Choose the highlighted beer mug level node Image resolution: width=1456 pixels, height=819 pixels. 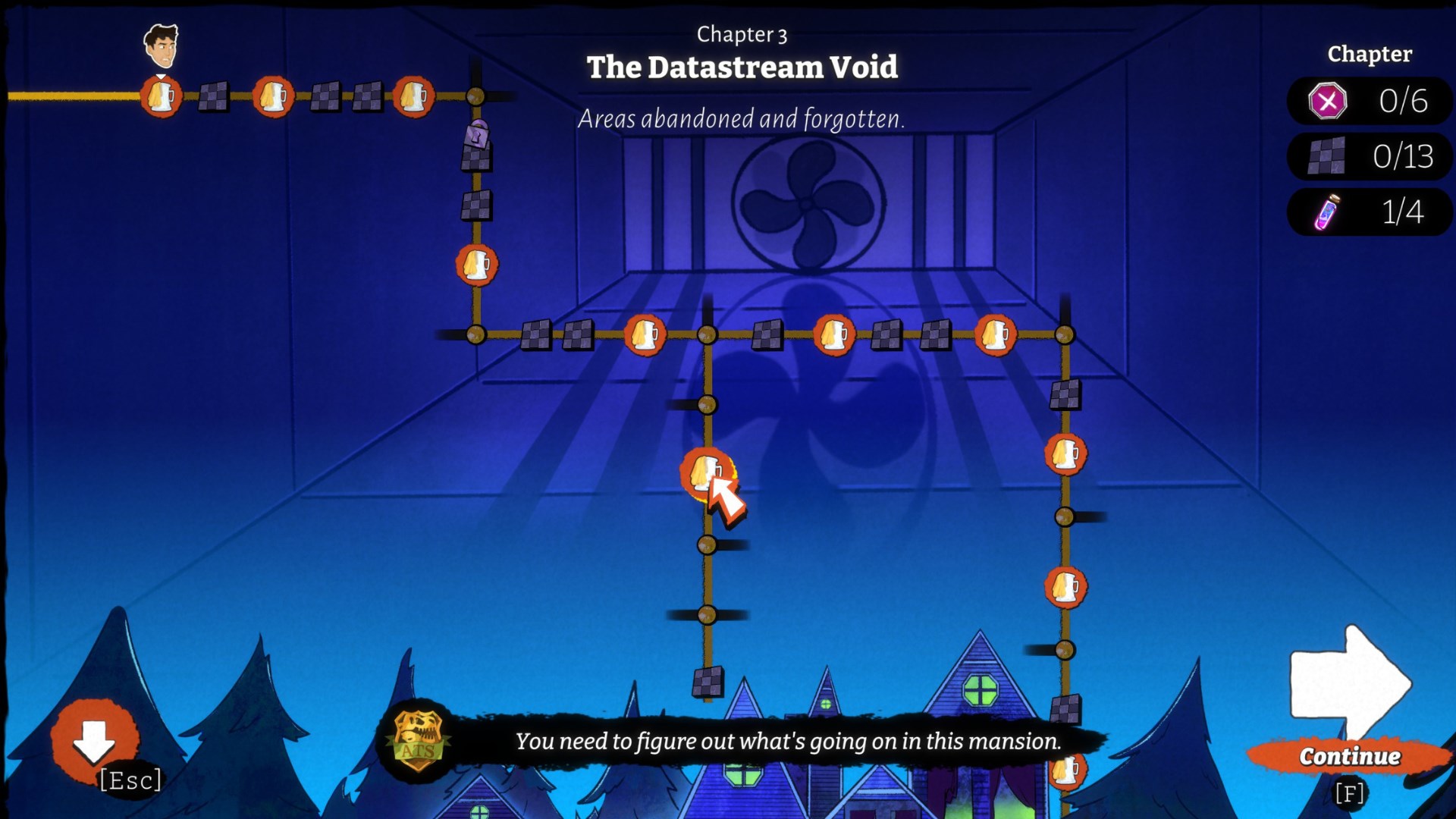[705, 473]
